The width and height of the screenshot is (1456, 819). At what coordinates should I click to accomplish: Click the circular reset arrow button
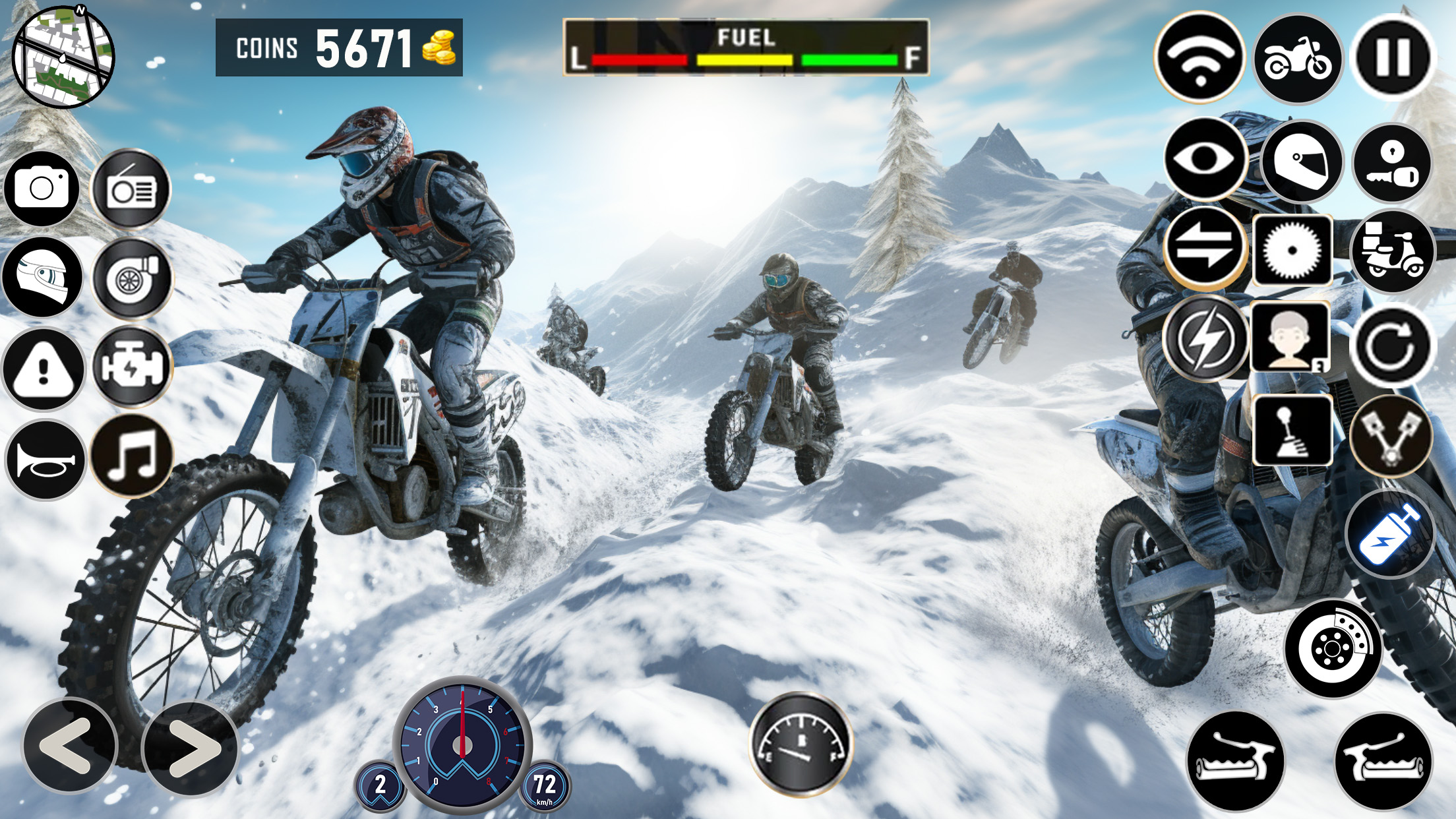(x=1393, y=345)
